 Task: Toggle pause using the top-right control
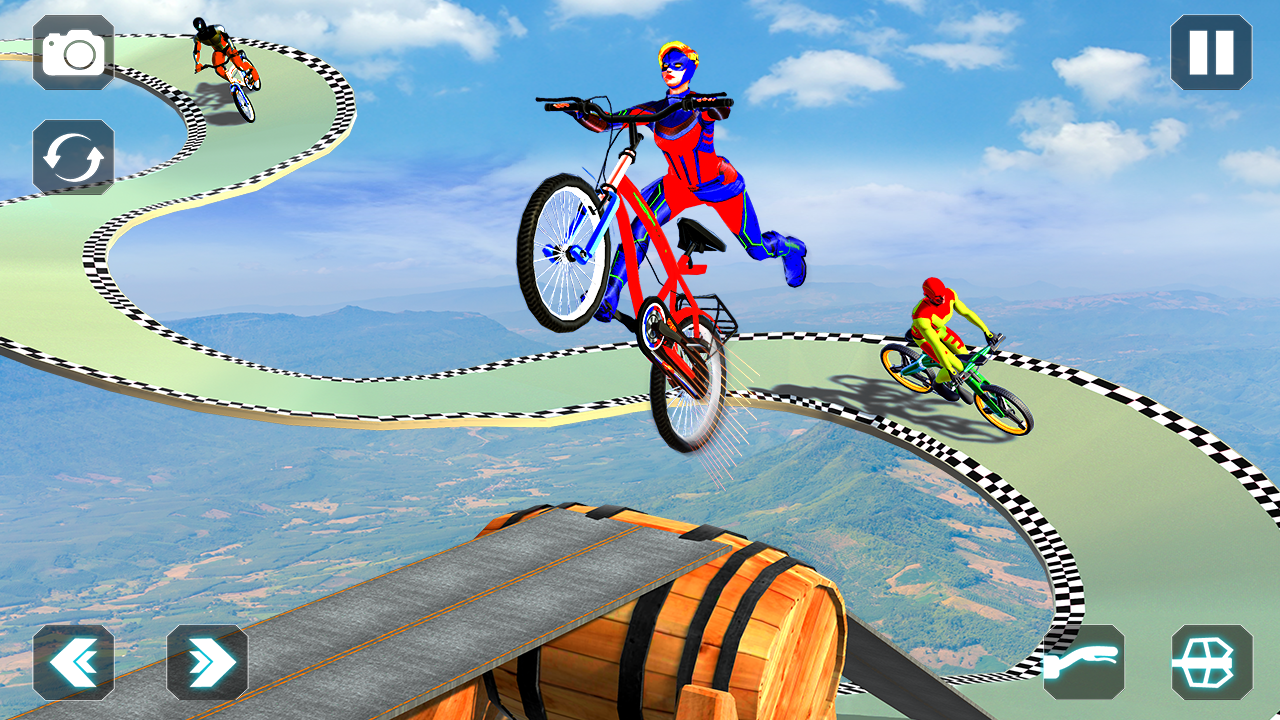pyautogui.click(x=1211, y=52)
